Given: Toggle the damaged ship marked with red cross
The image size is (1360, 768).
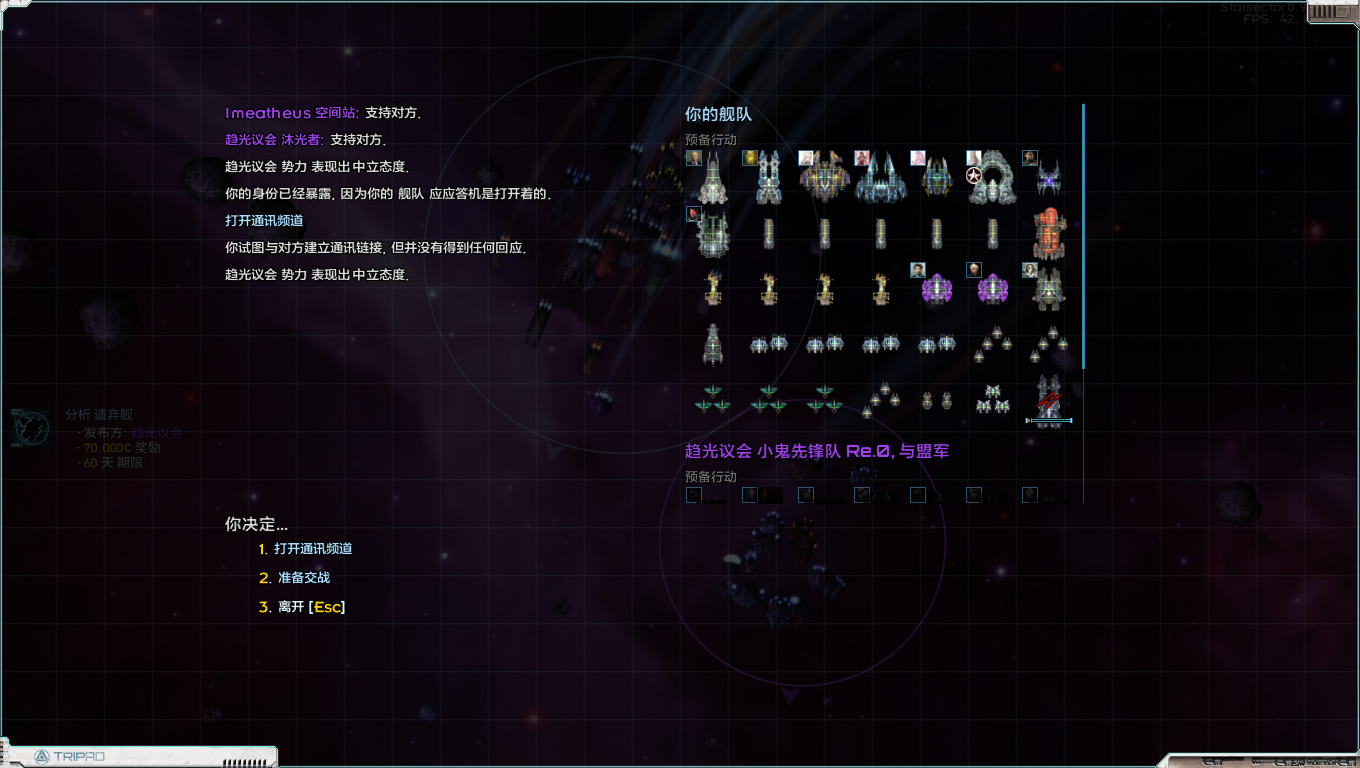Looking at the screenshot, I should 1047,400.
